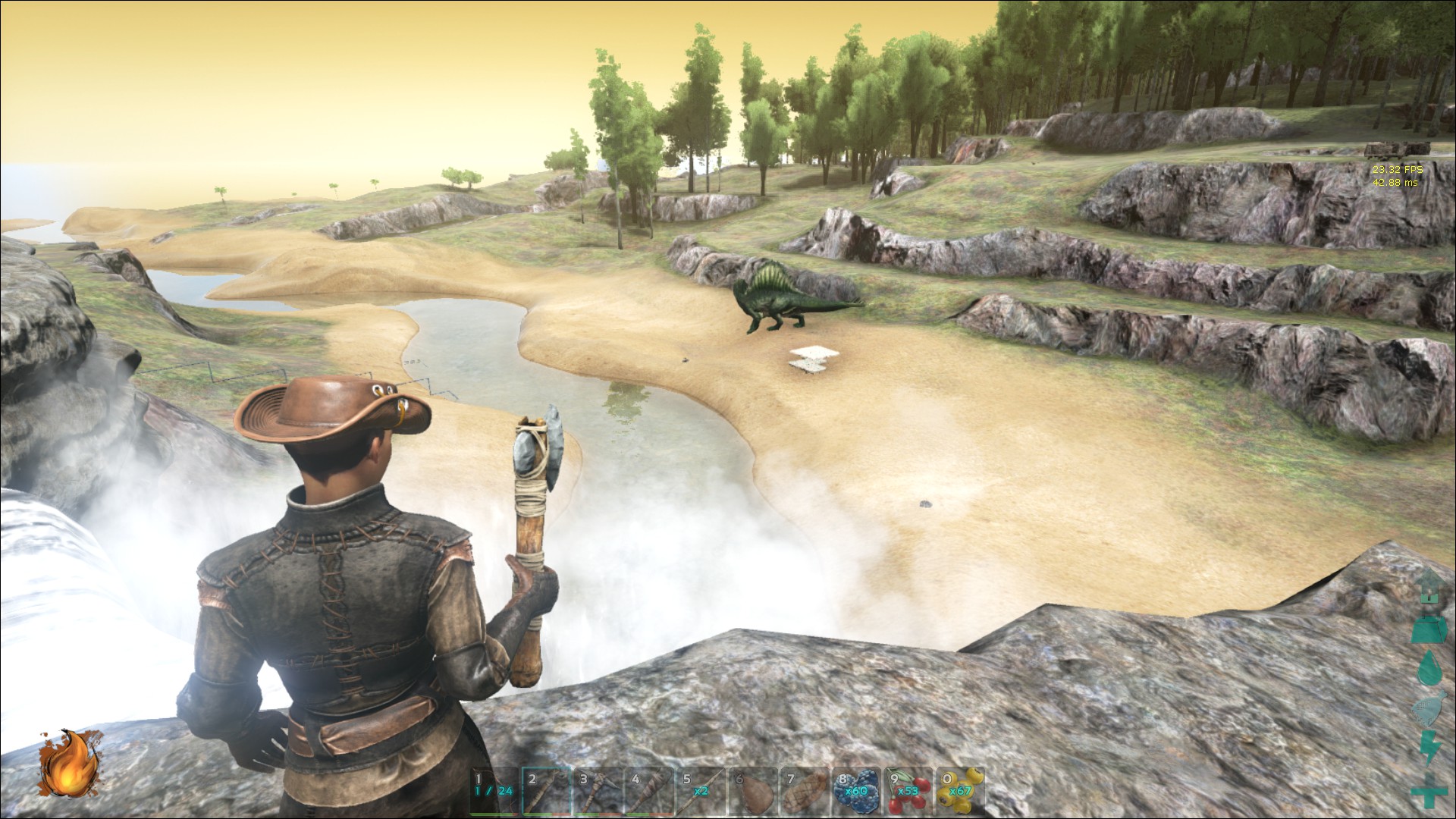Equip the stone pick in slot 3
Image resolution: width=1456 pixels, height=819 pixels.
click(600, 791)
